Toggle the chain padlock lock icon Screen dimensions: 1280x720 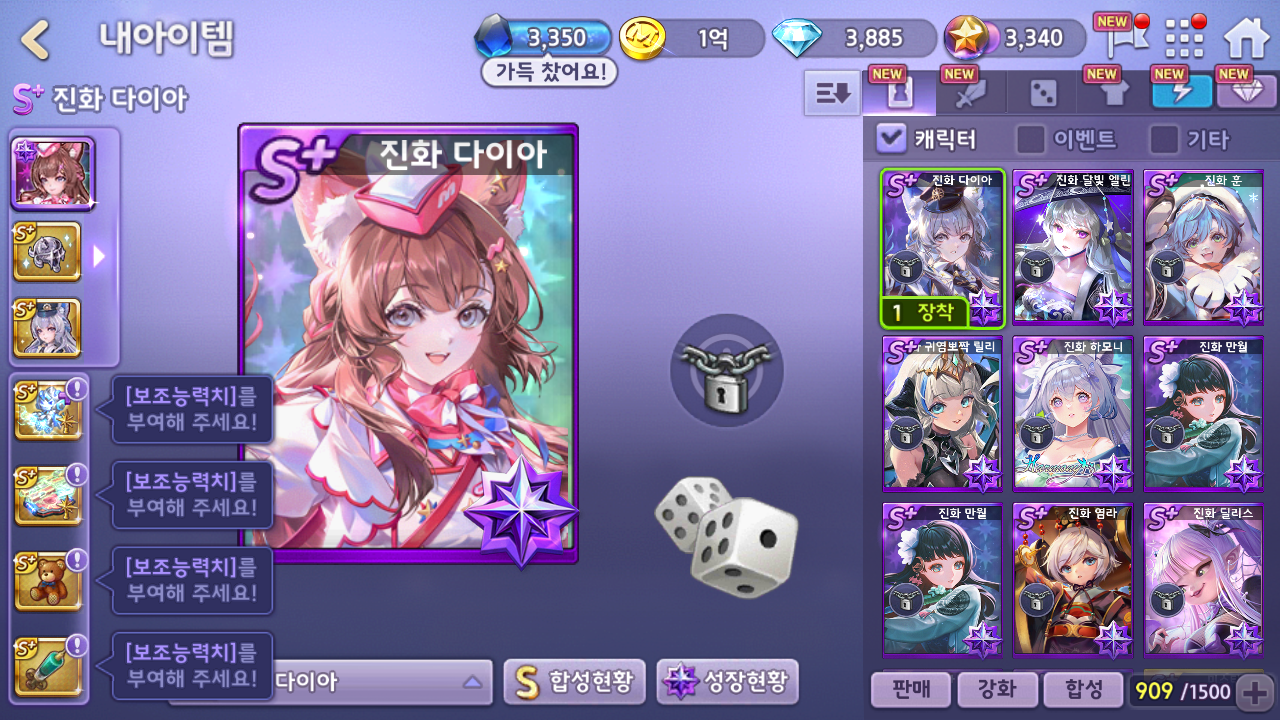point(726,369)
